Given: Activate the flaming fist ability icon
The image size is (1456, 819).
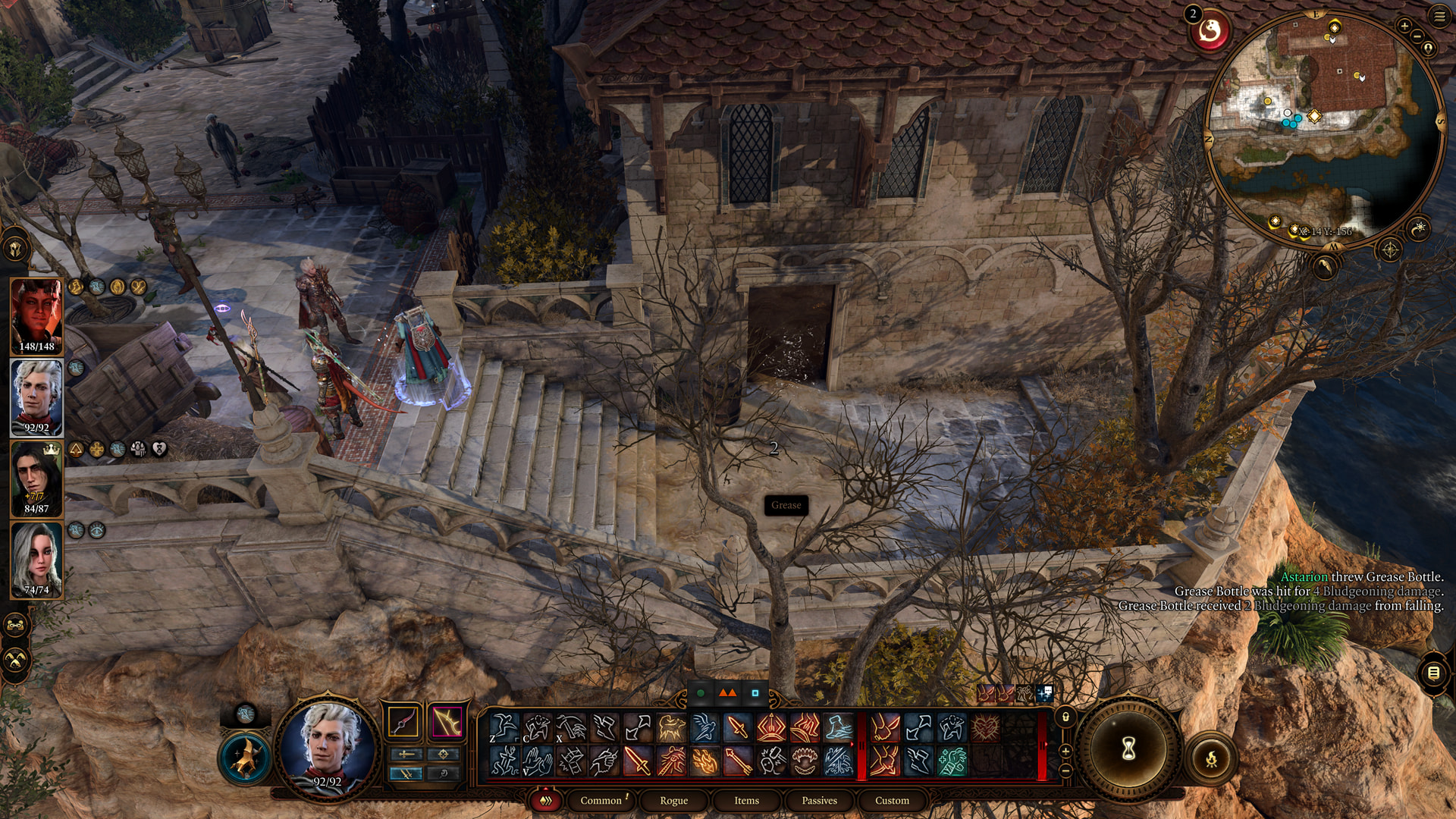Looking at the screenshot, I should coord(704,761).
